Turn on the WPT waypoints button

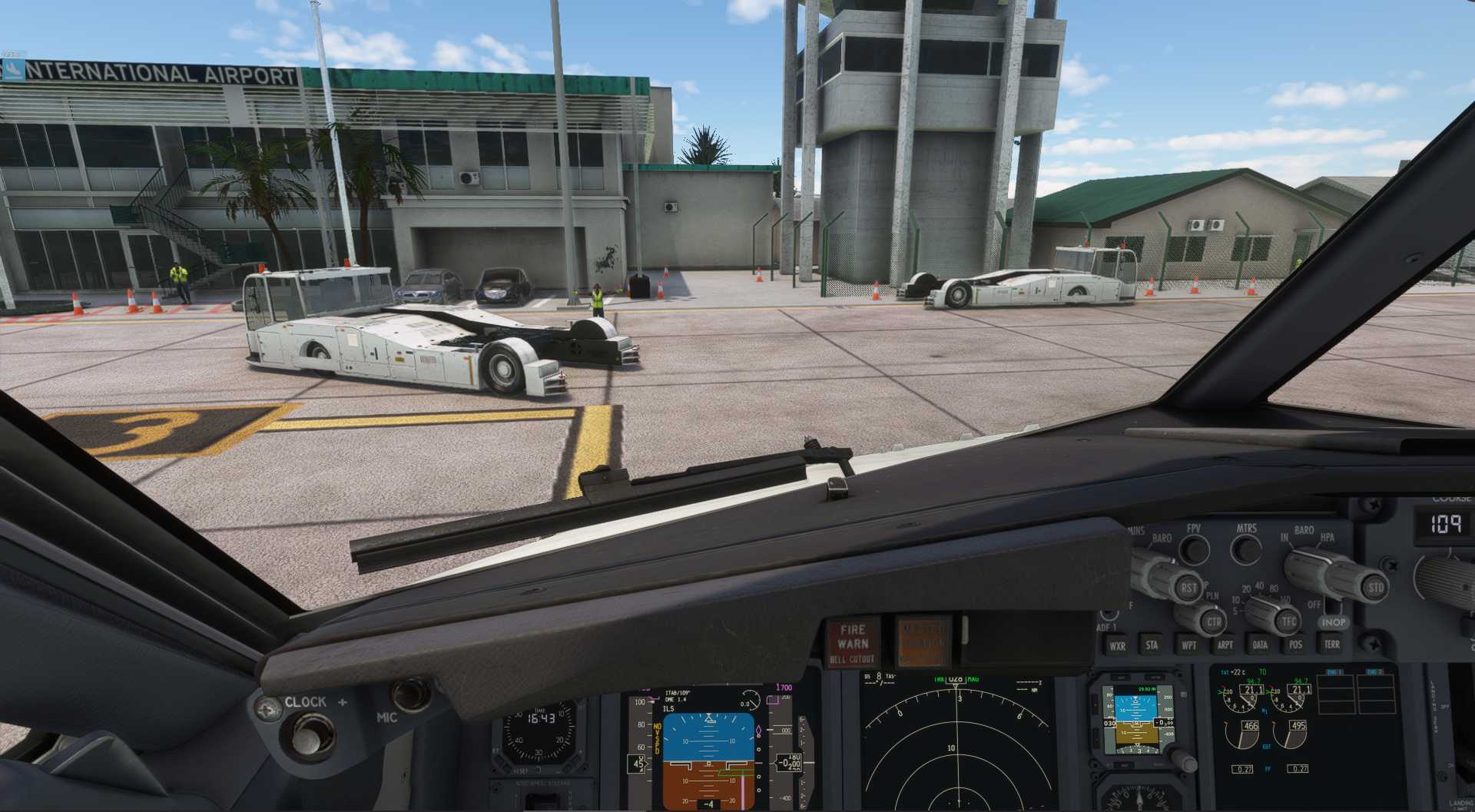pyautogui.click(x=1188, y=645)
